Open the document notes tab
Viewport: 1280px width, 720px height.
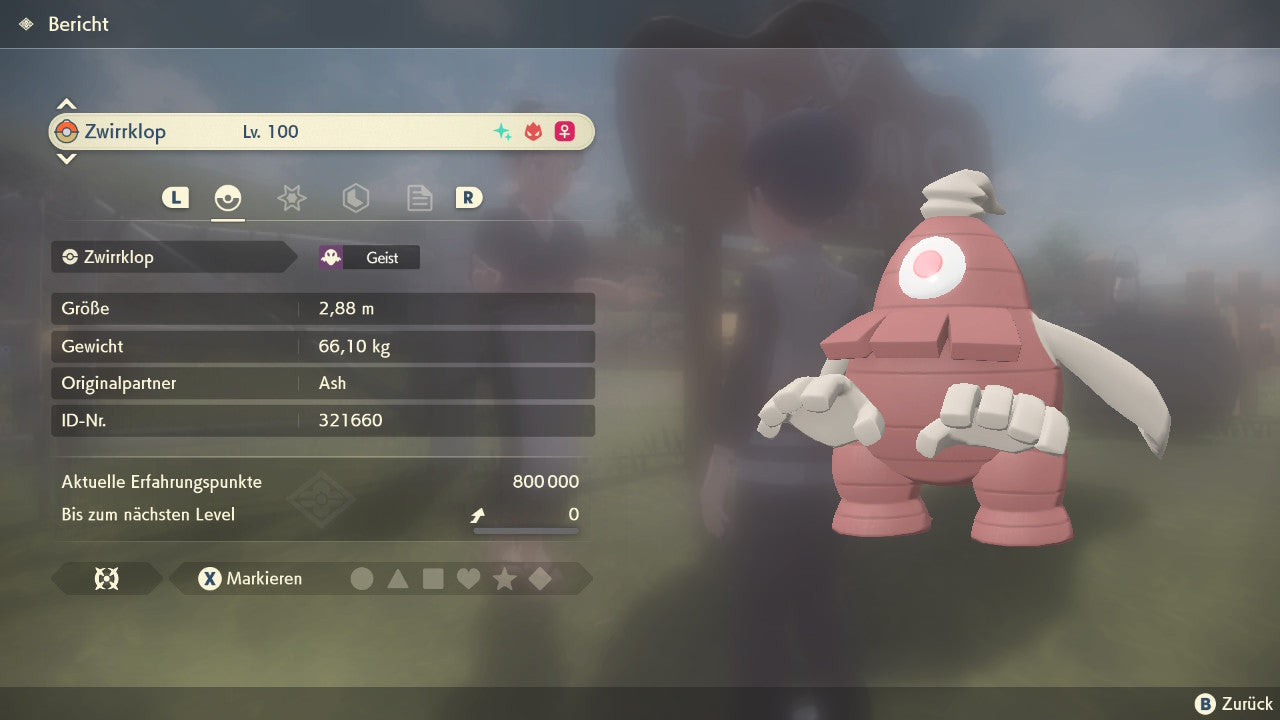[x=419, y=198]
